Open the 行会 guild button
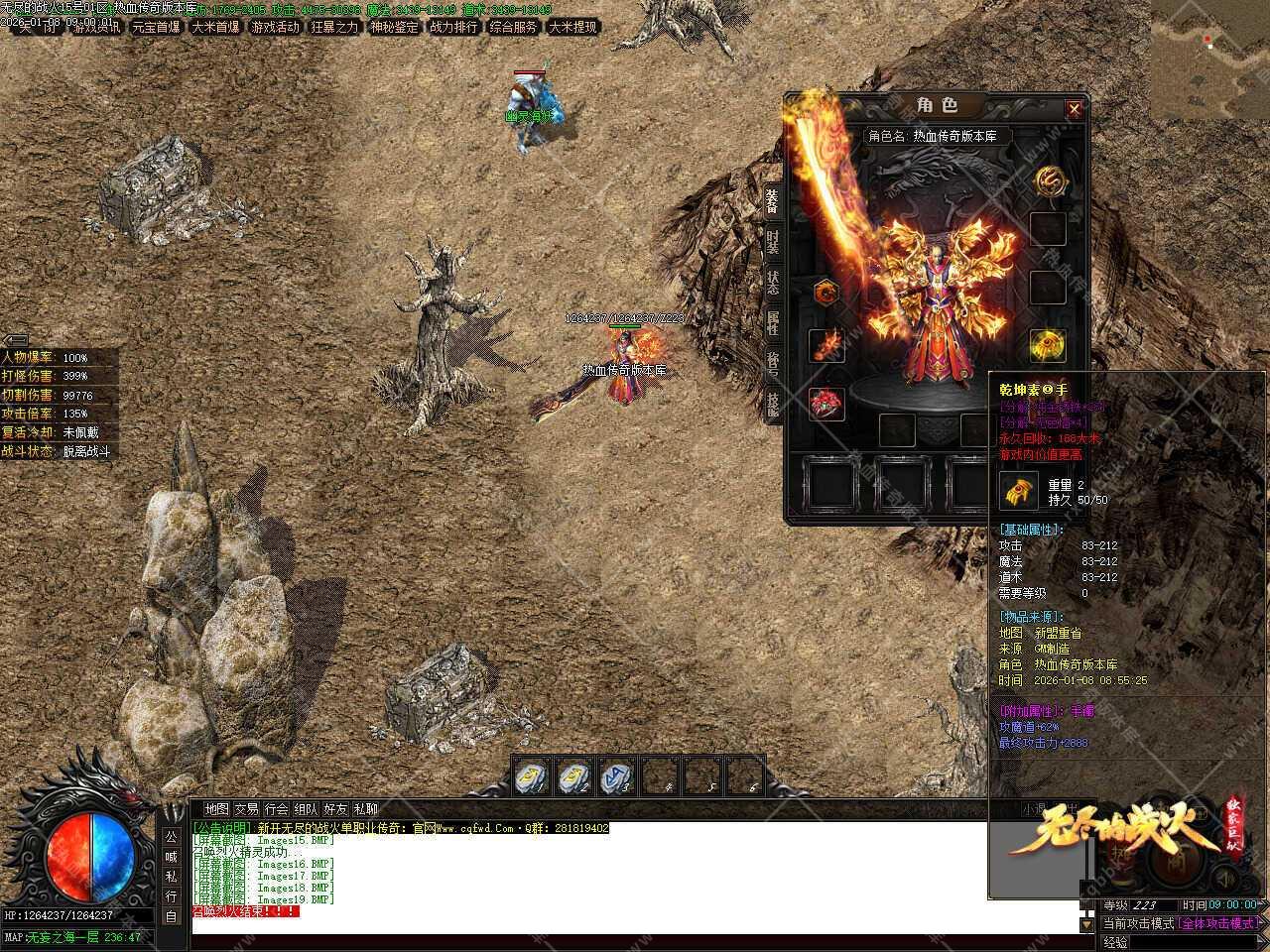The width and height of the screenshot is (1270, 952). pyautogui.click(x=277, y=809)
